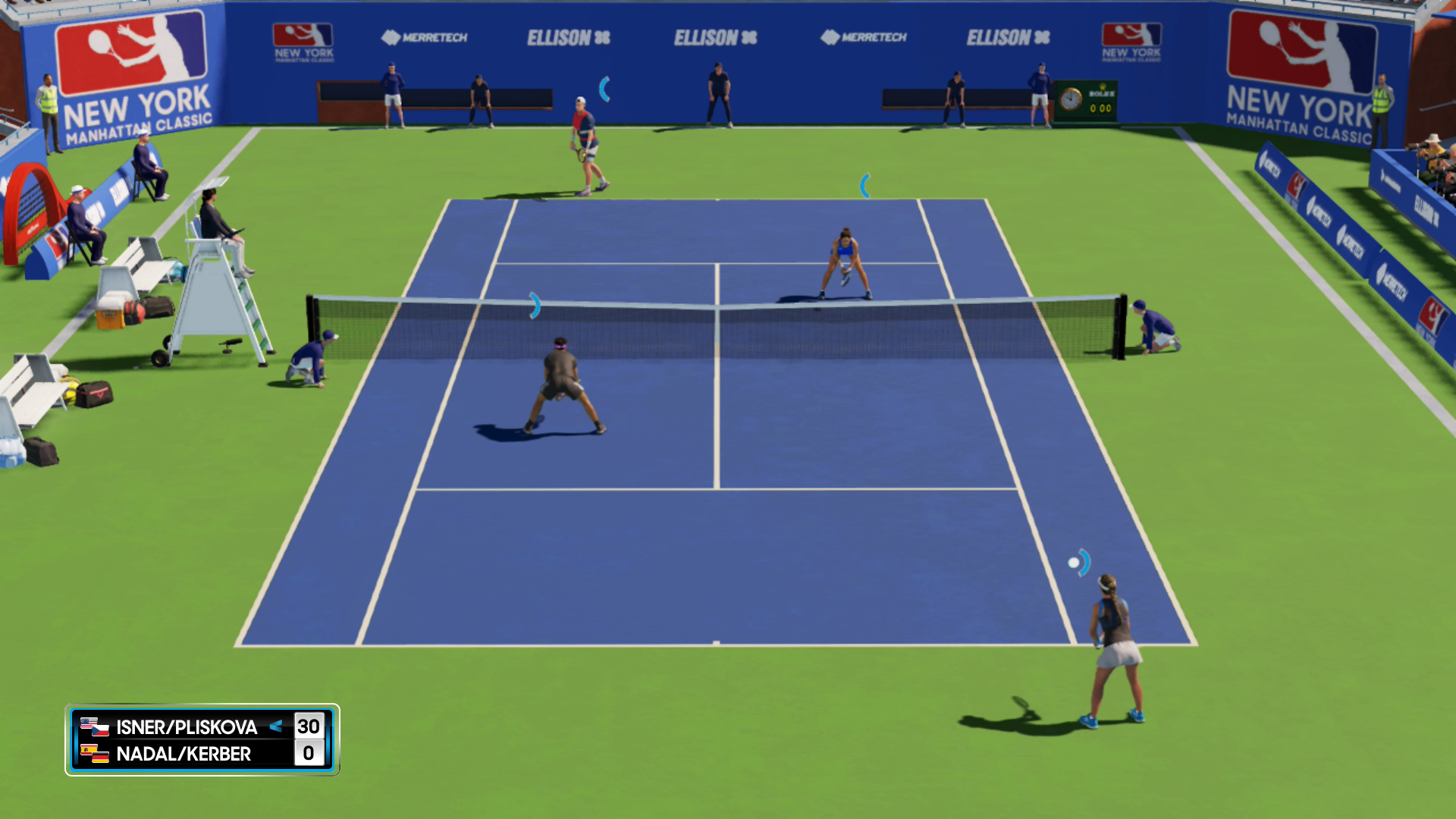Toggle the ISNER/PLISKOVA score display showing 30
Screen dimensions: 1456x819
pos(310,727)
